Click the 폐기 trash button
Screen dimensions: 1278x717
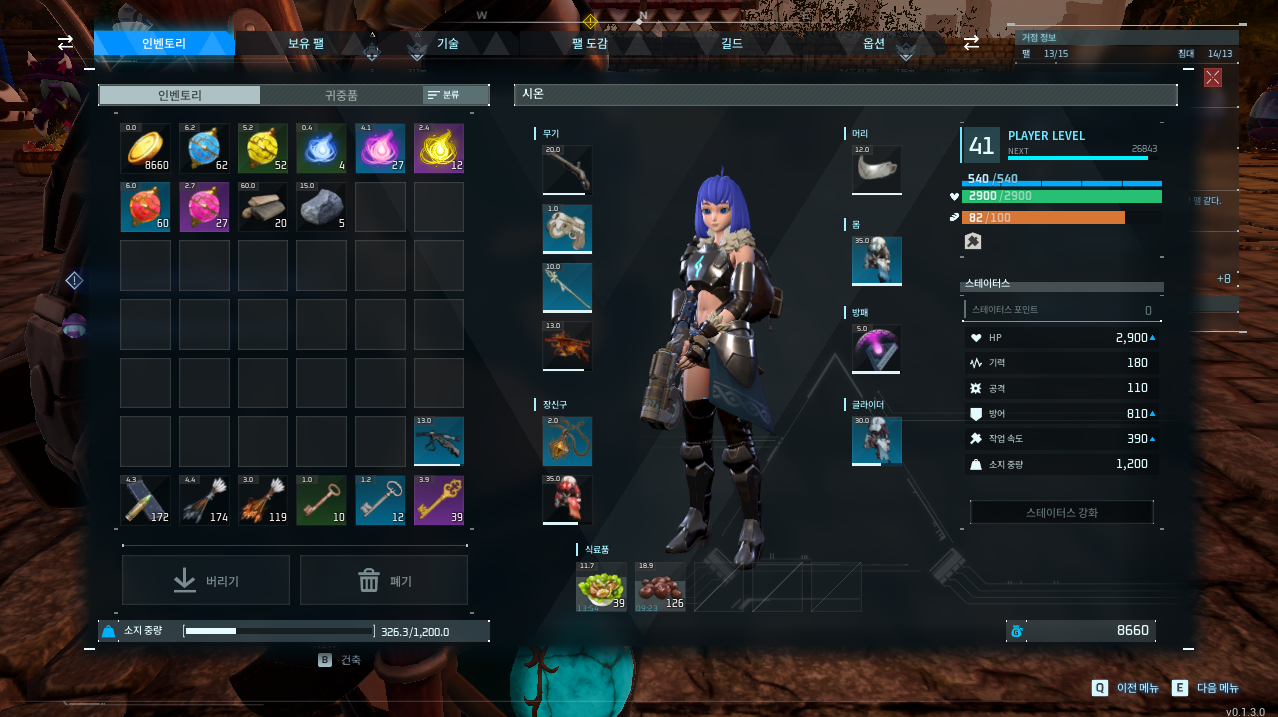[384, 580]
